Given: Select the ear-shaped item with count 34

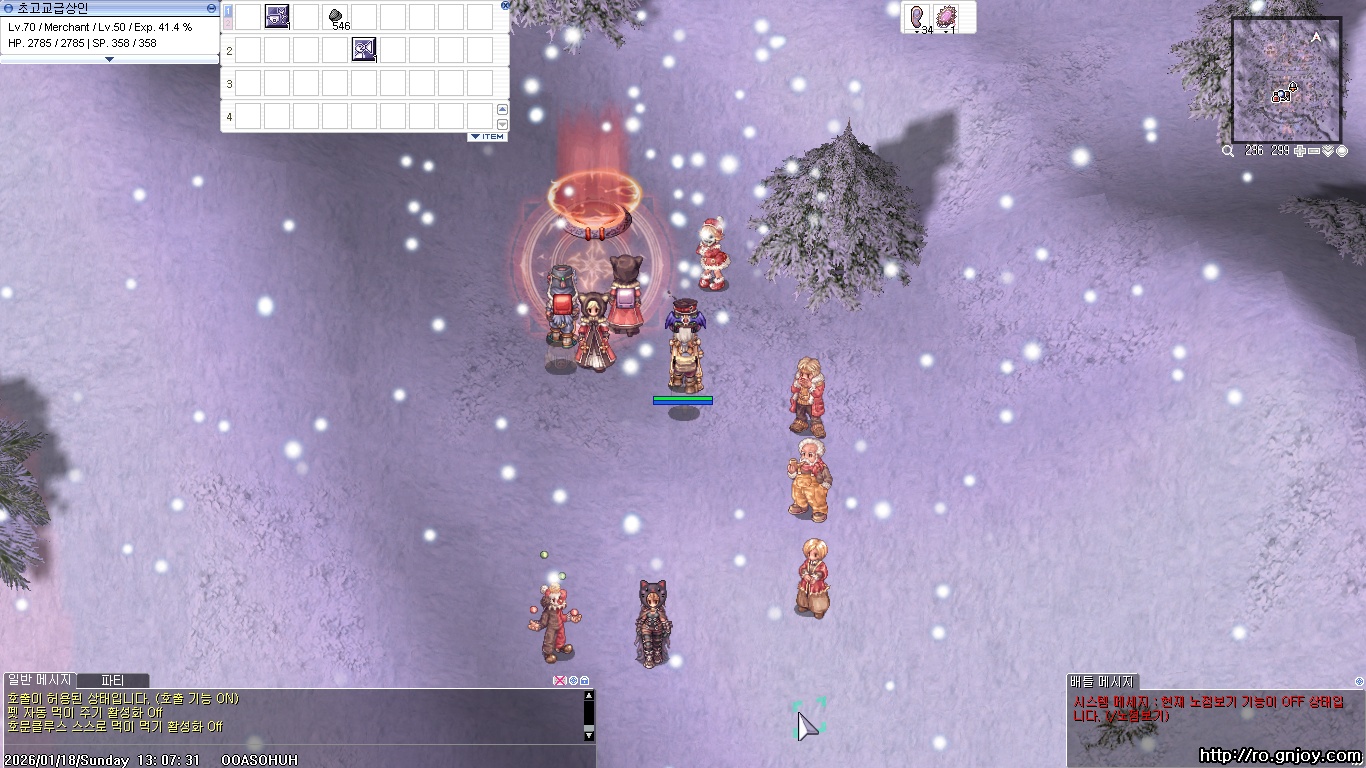Looking at the screenshot, I should point(917,17).
